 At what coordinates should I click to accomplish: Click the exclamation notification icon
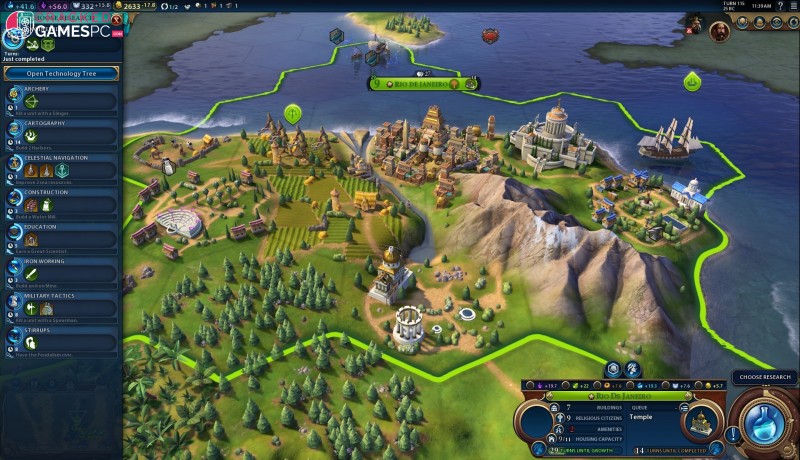(734, 435)
